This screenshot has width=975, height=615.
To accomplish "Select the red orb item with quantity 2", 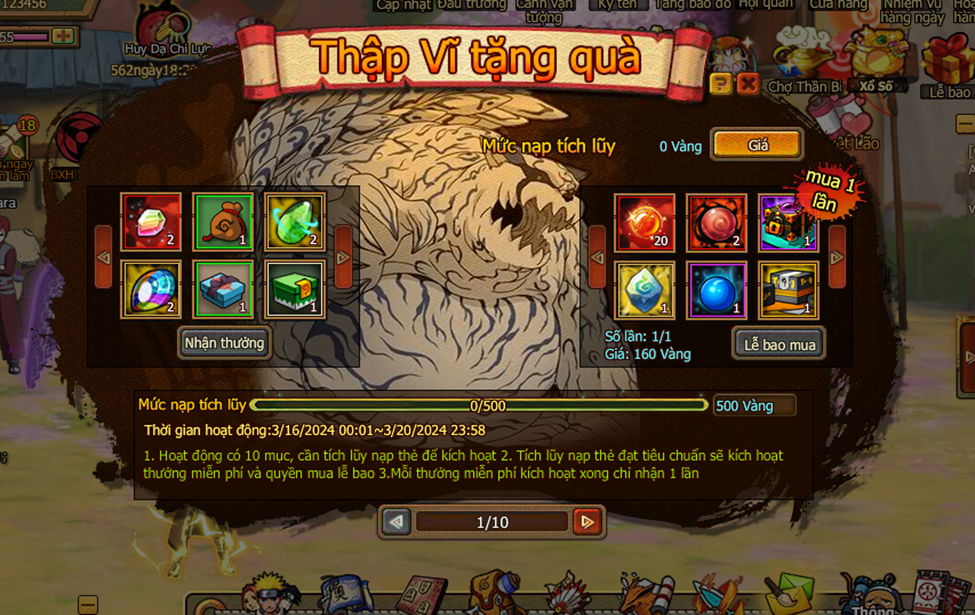I will (716, 221).
